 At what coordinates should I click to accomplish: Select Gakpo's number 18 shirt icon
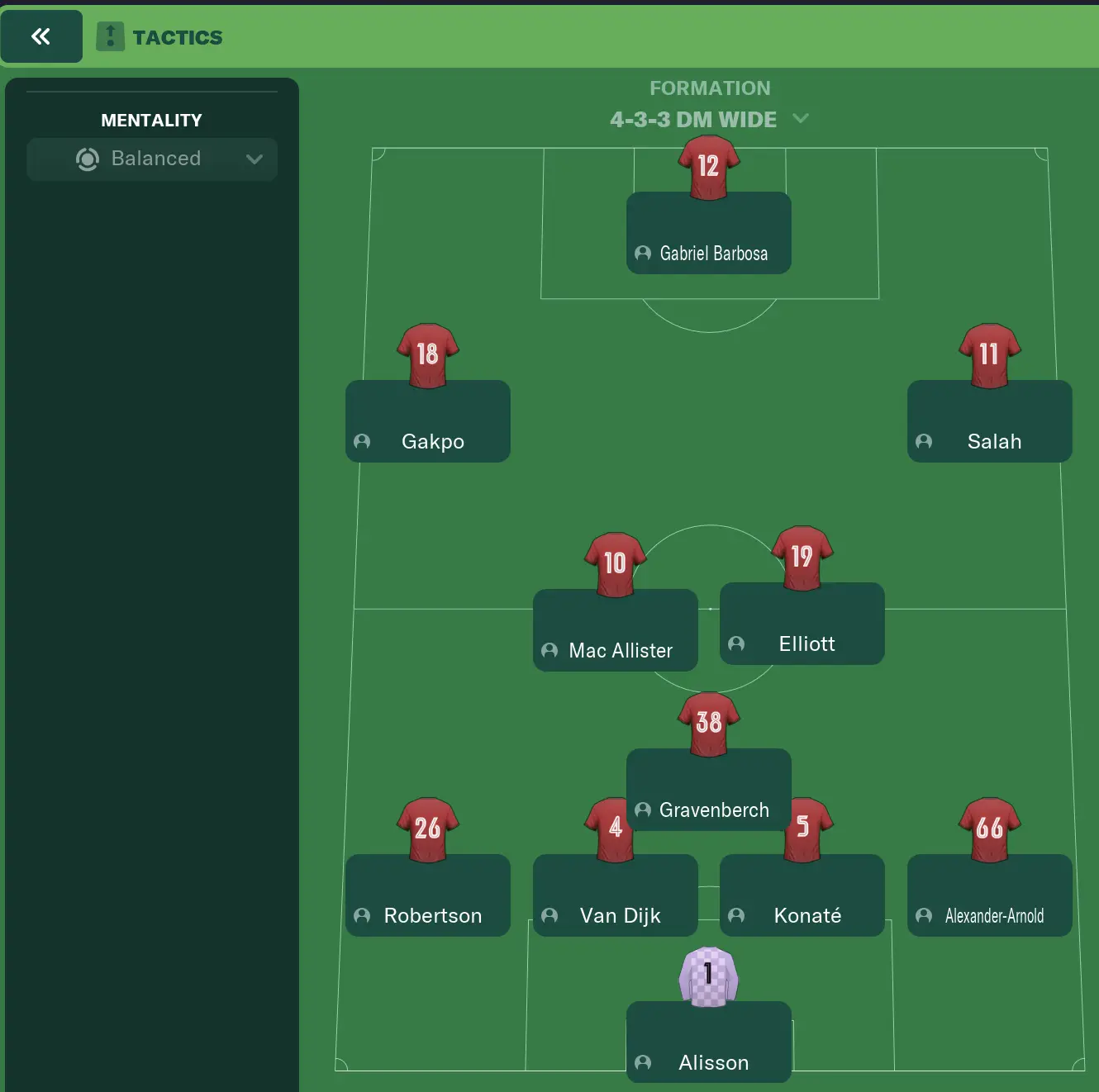(x=426, y=354)
